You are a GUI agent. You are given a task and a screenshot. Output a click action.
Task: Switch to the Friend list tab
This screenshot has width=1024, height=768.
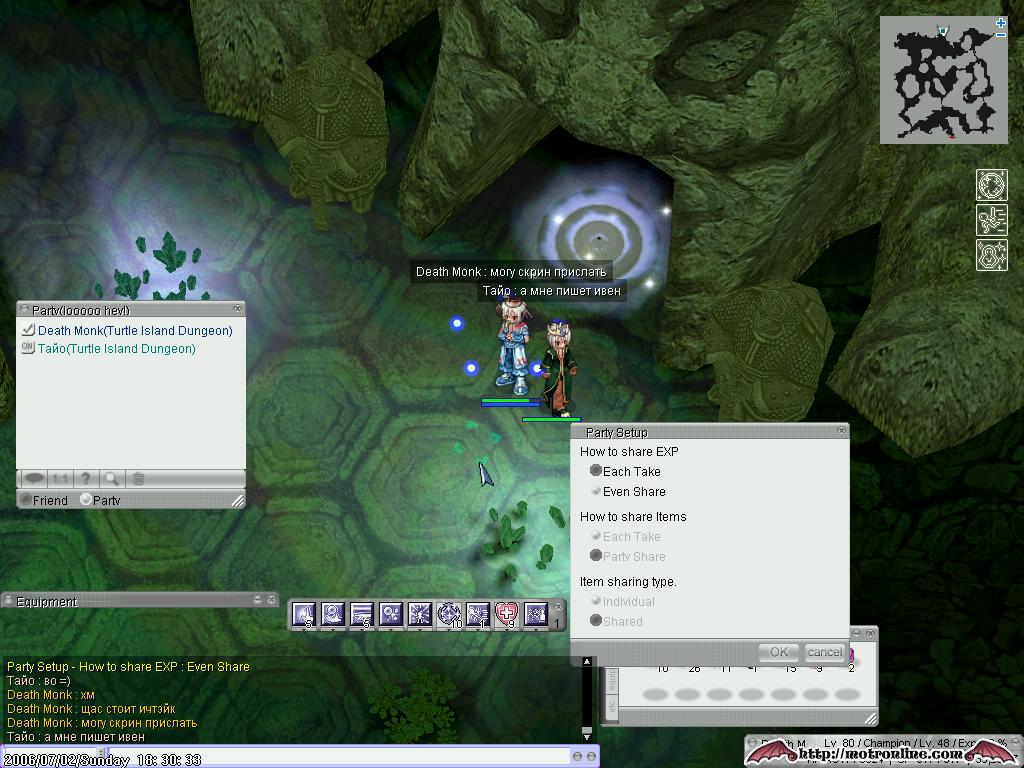pyautogui.click(x=27, y=500)
